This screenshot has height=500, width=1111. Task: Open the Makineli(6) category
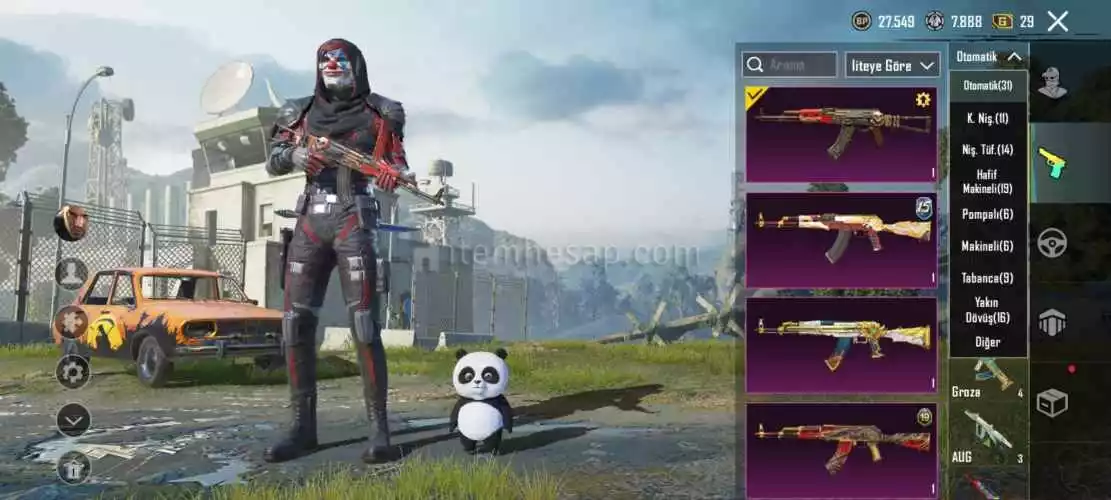coord(988,246)
